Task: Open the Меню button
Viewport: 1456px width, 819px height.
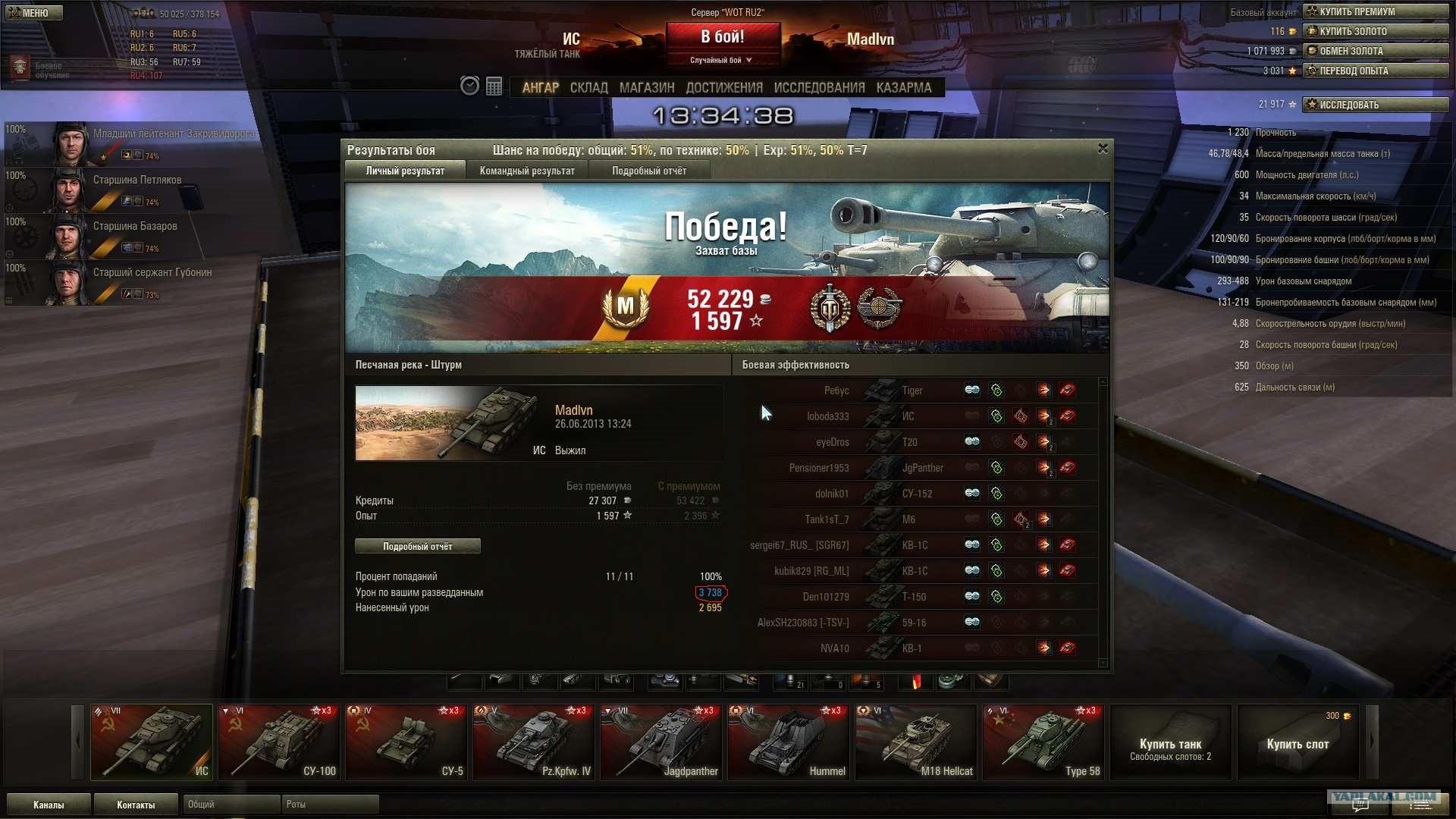Action: click(x=34, y=13)
